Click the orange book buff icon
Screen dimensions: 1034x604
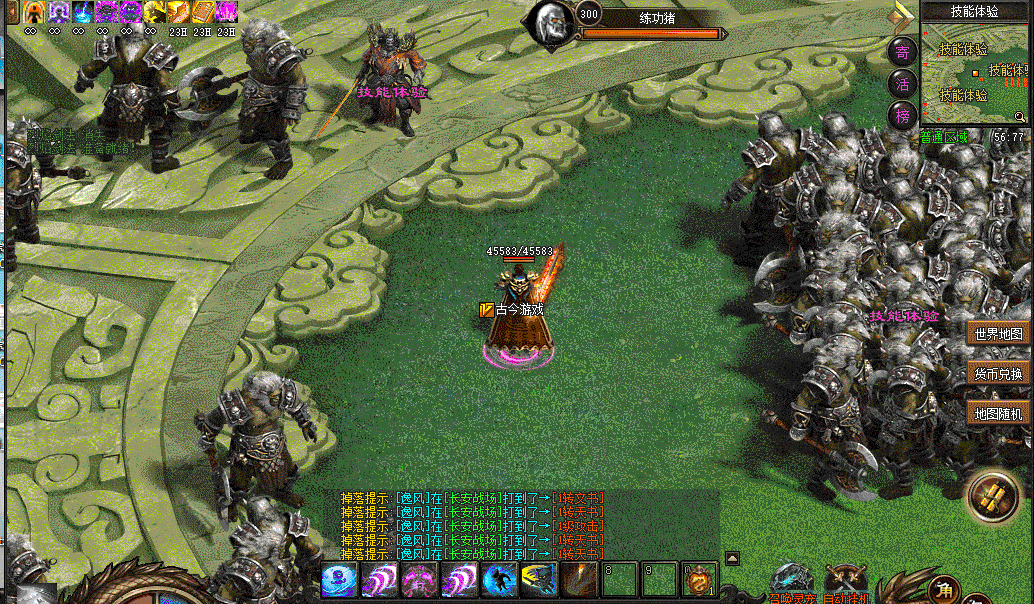tap(203, 12)
